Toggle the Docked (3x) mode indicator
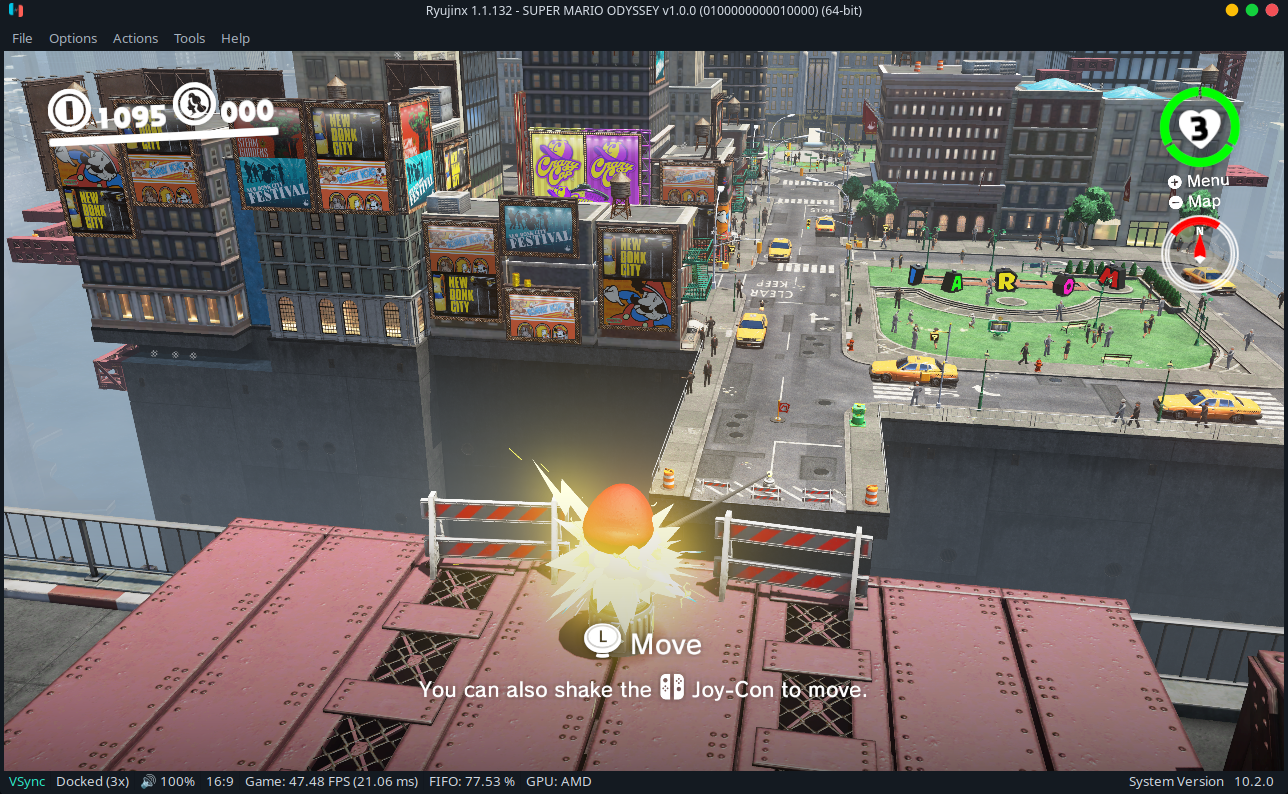The image size is (1288, 794). pos(92,781)
